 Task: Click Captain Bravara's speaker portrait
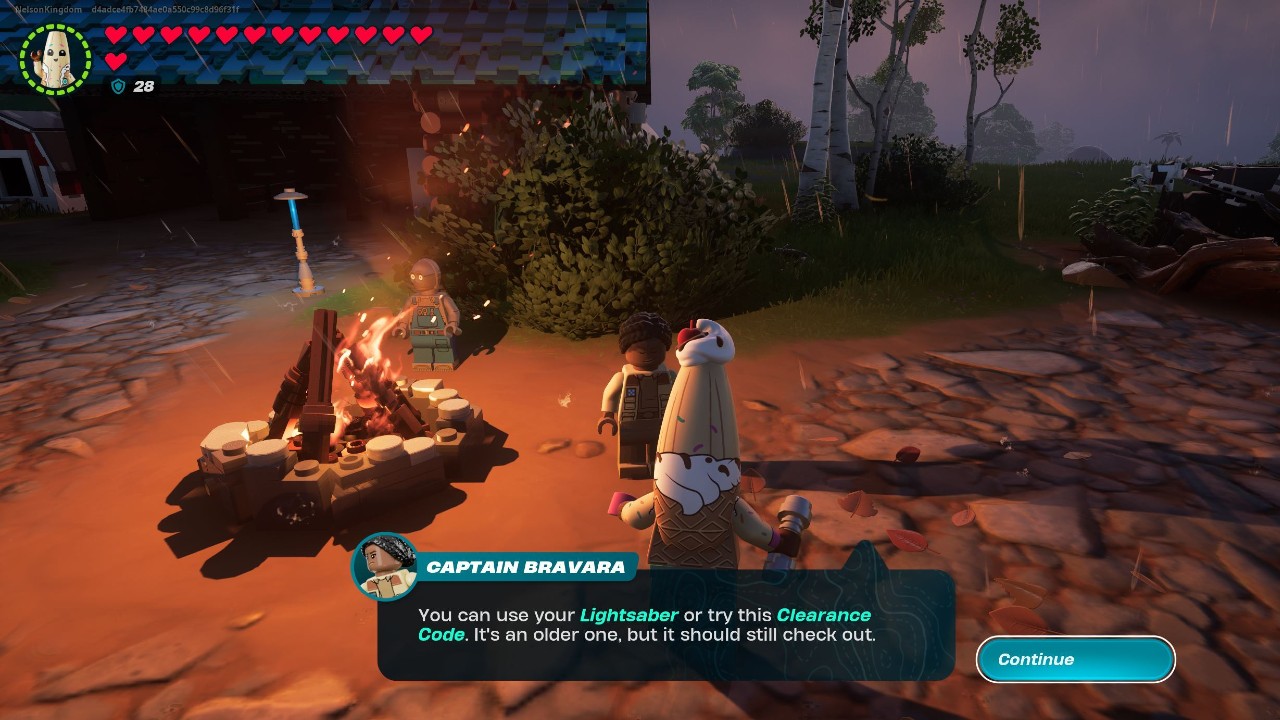coord(384,567)
